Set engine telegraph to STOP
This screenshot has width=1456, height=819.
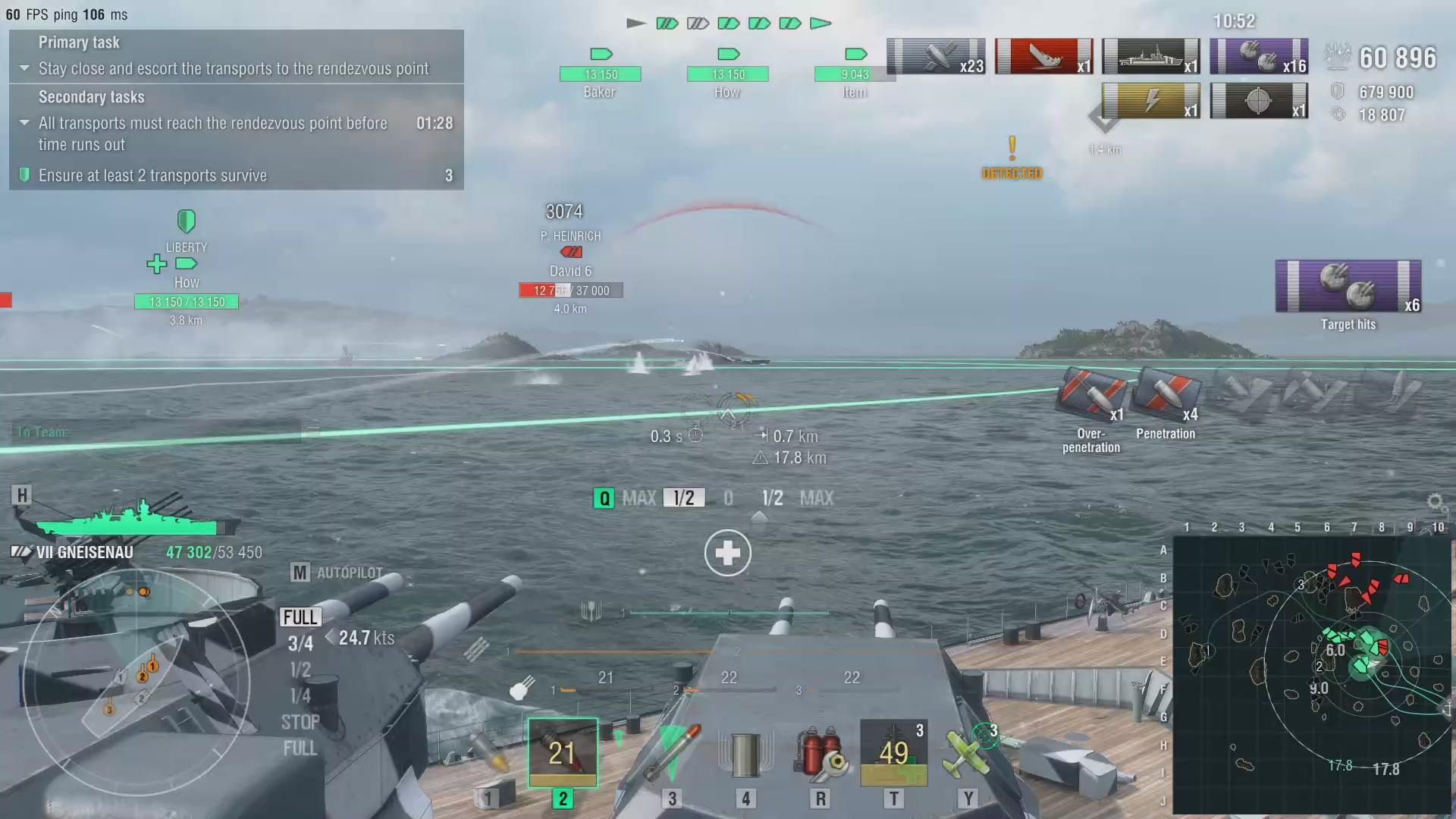tap(300, 722)
